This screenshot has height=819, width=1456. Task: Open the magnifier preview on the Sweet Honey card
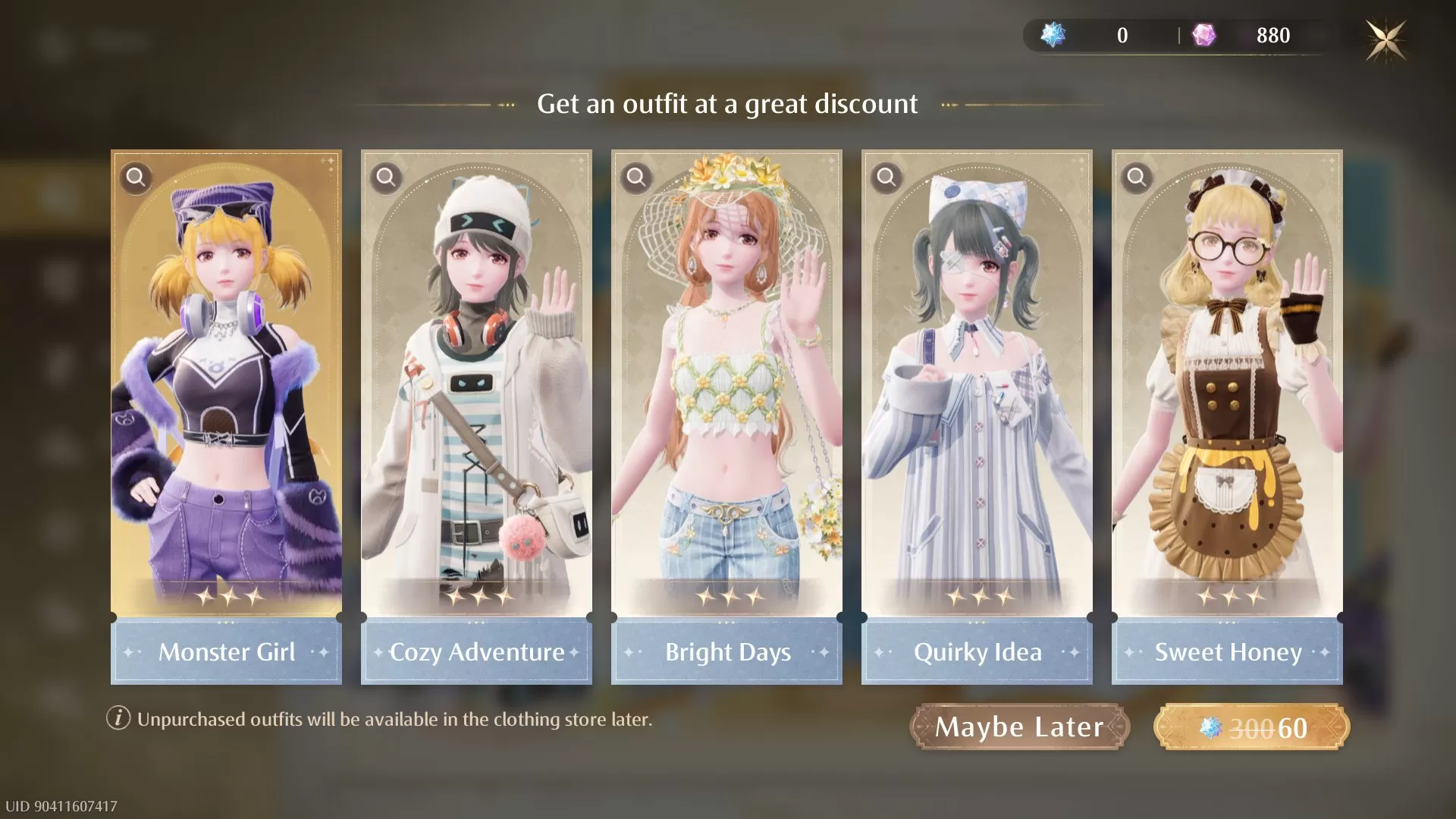[1137, 178]
